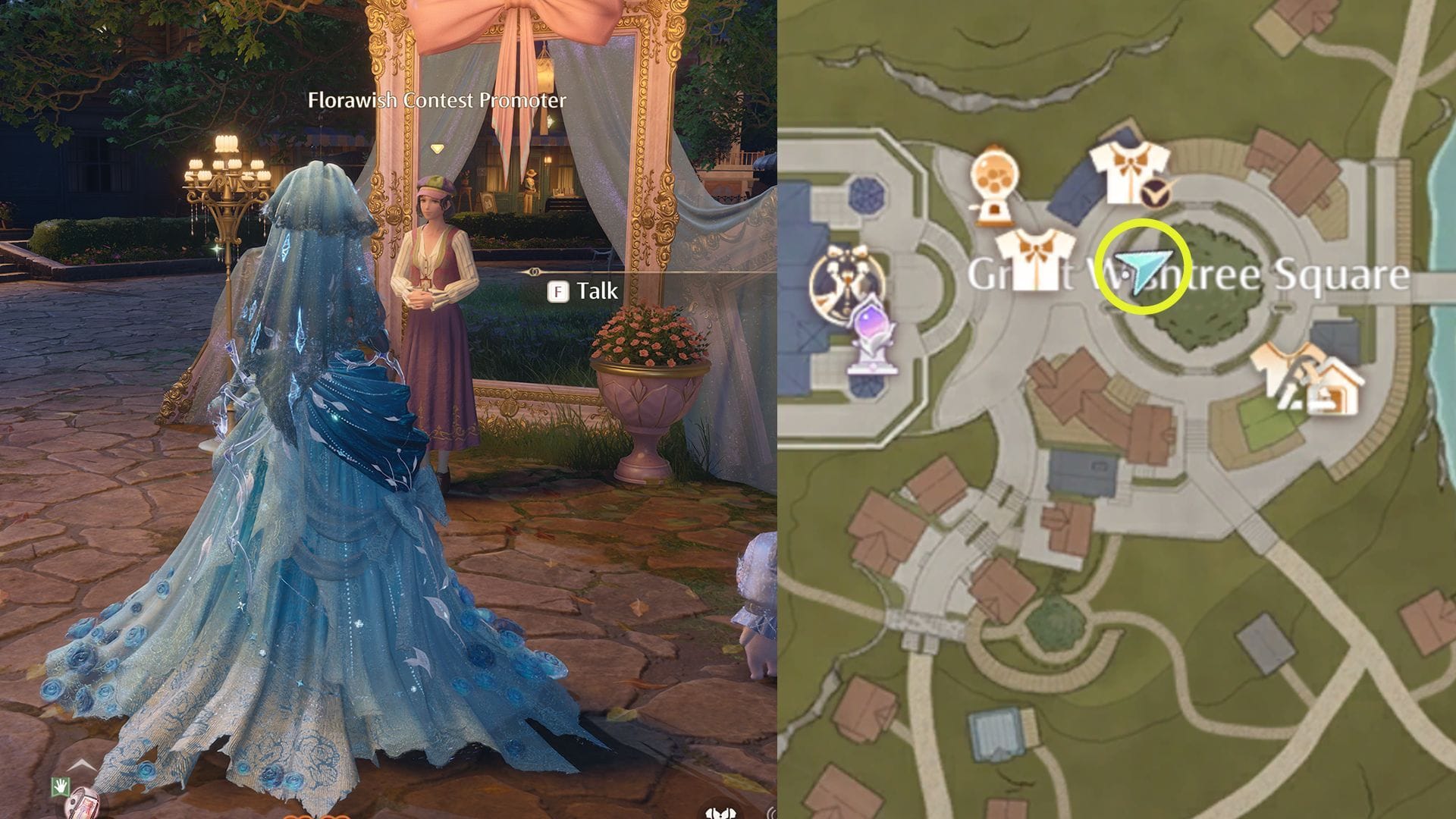
Task: Click the green hand pickup indicator
Action: (x=61, y=787)
